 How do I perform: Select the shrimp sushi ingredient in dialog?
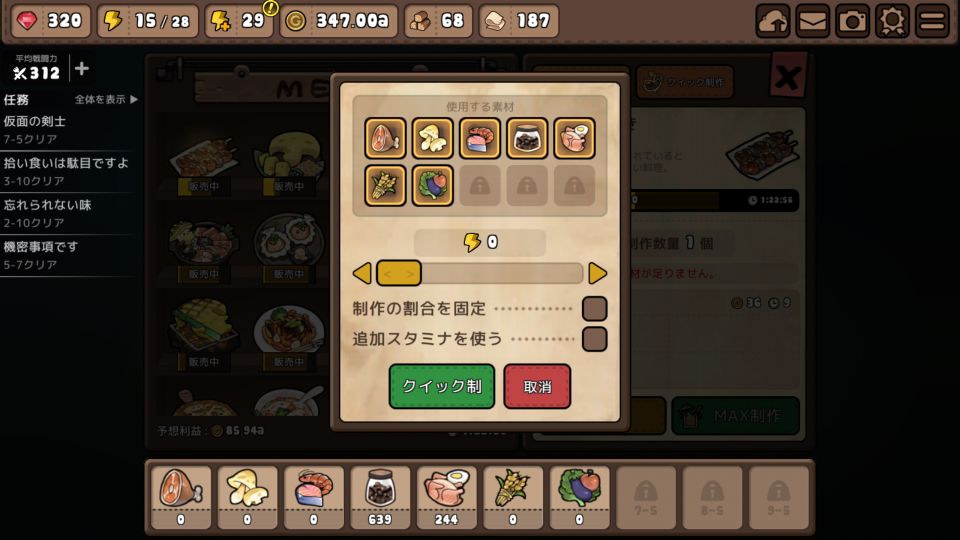tap(480, 138)
